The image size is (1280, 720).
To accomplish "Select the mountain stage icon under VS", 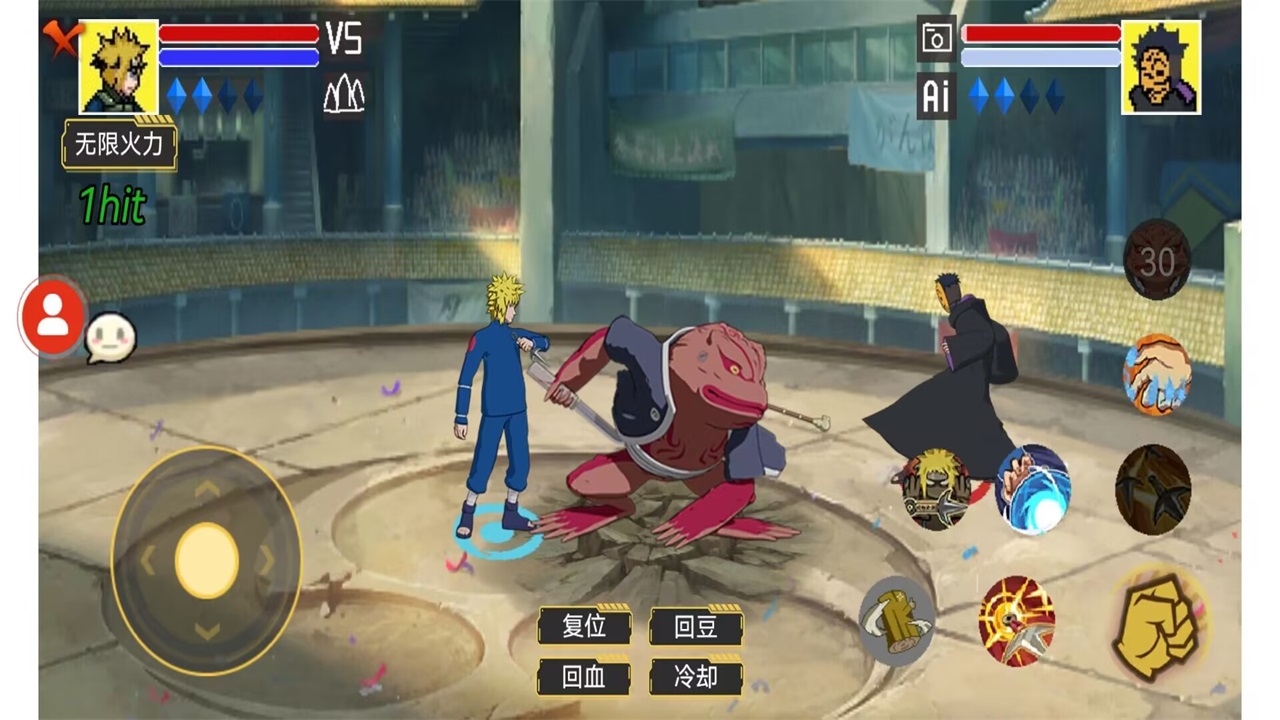I will [344, 95].
